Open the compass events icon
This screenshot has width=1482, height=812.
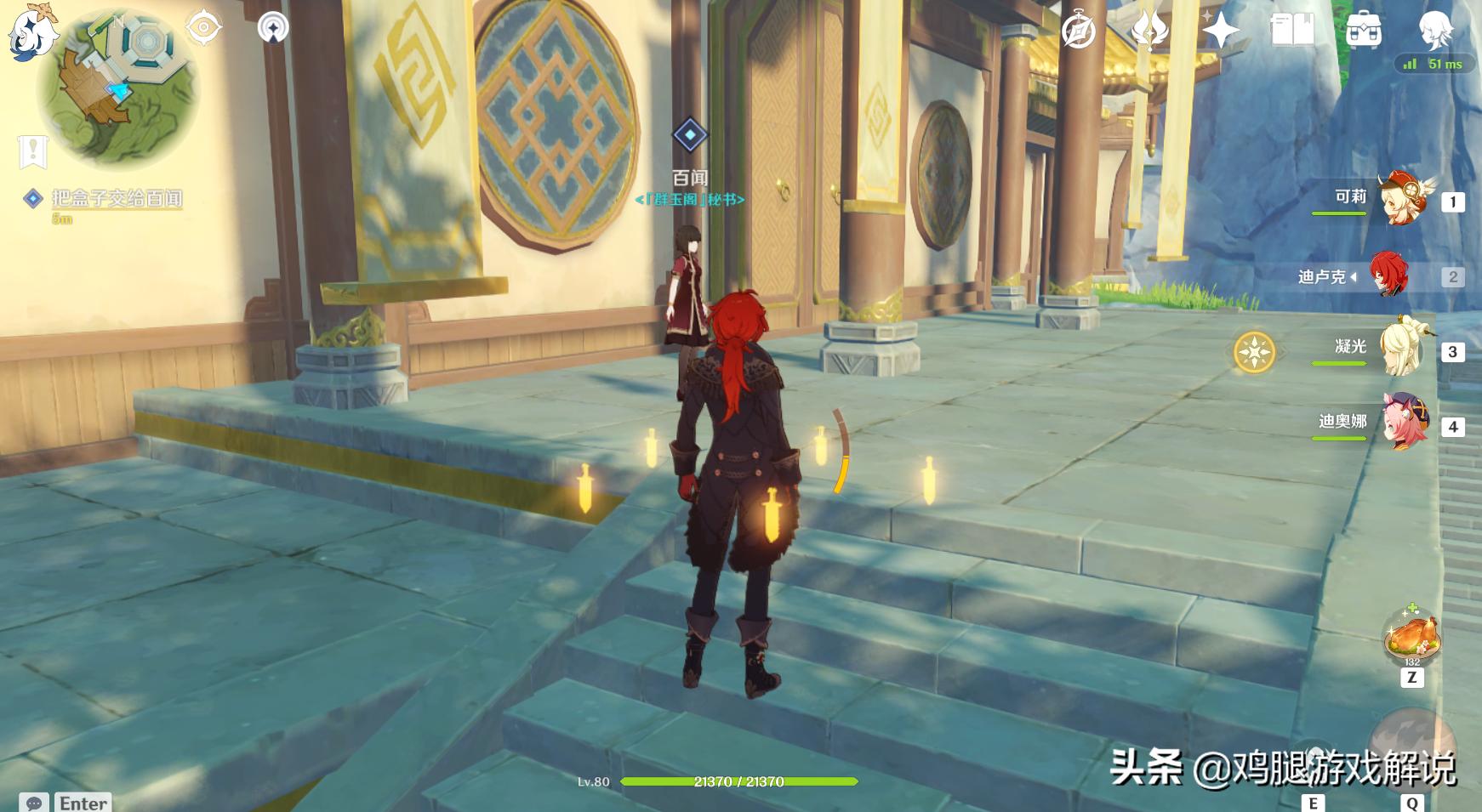coord(1079,31)
